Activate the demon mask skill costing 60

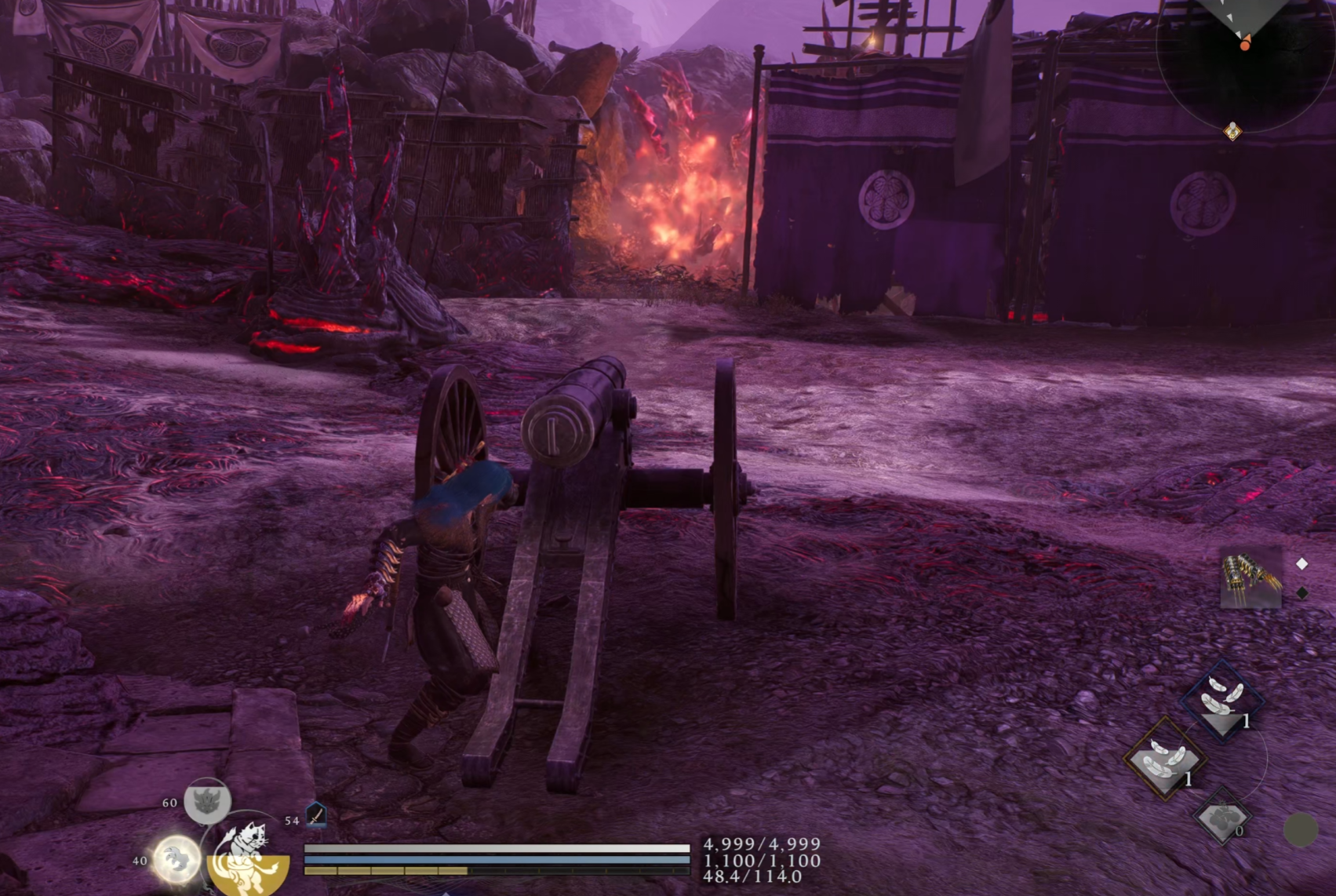207,801
